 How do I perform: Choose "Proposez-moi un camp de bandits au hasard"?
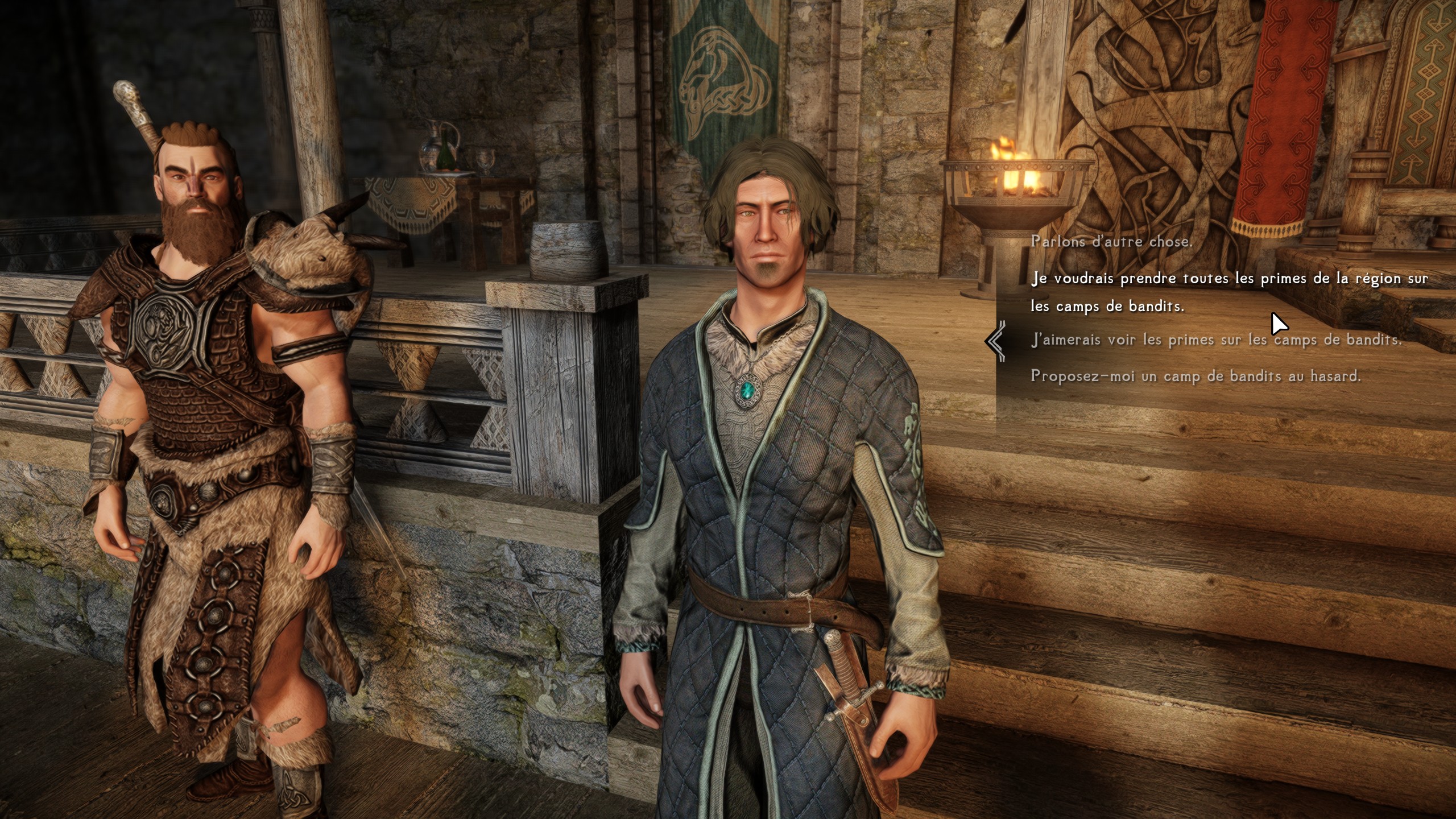click(x=1196, y=376)
